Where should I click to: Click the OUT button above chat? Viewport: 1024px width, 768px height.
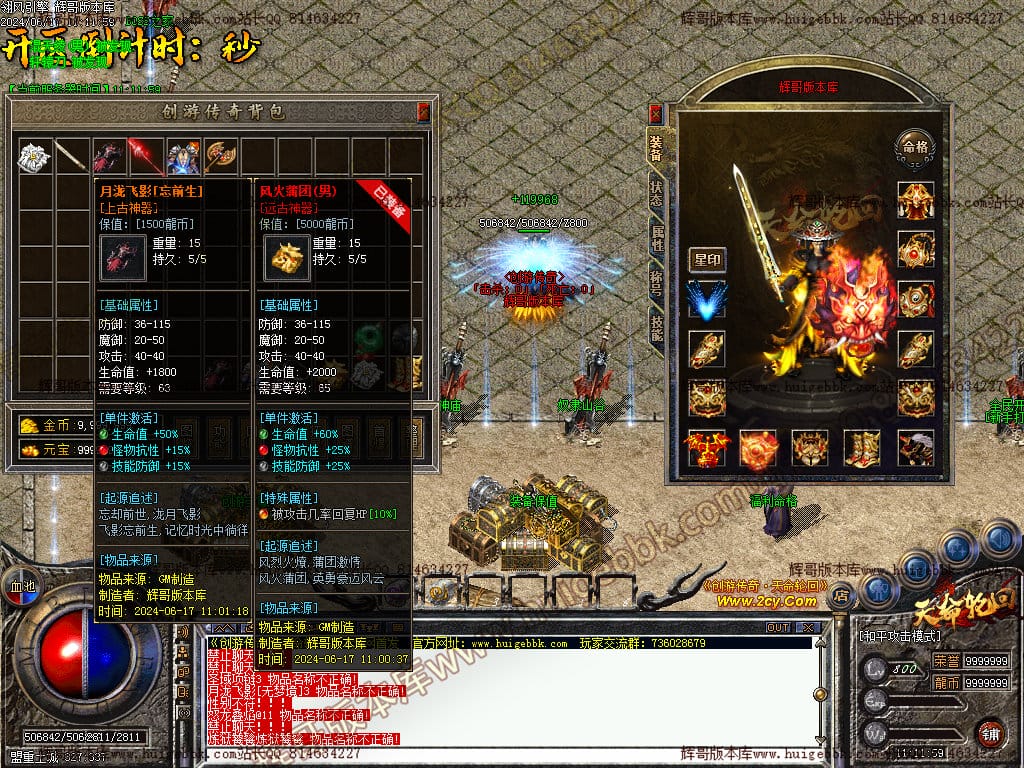(x=777, y=627)
